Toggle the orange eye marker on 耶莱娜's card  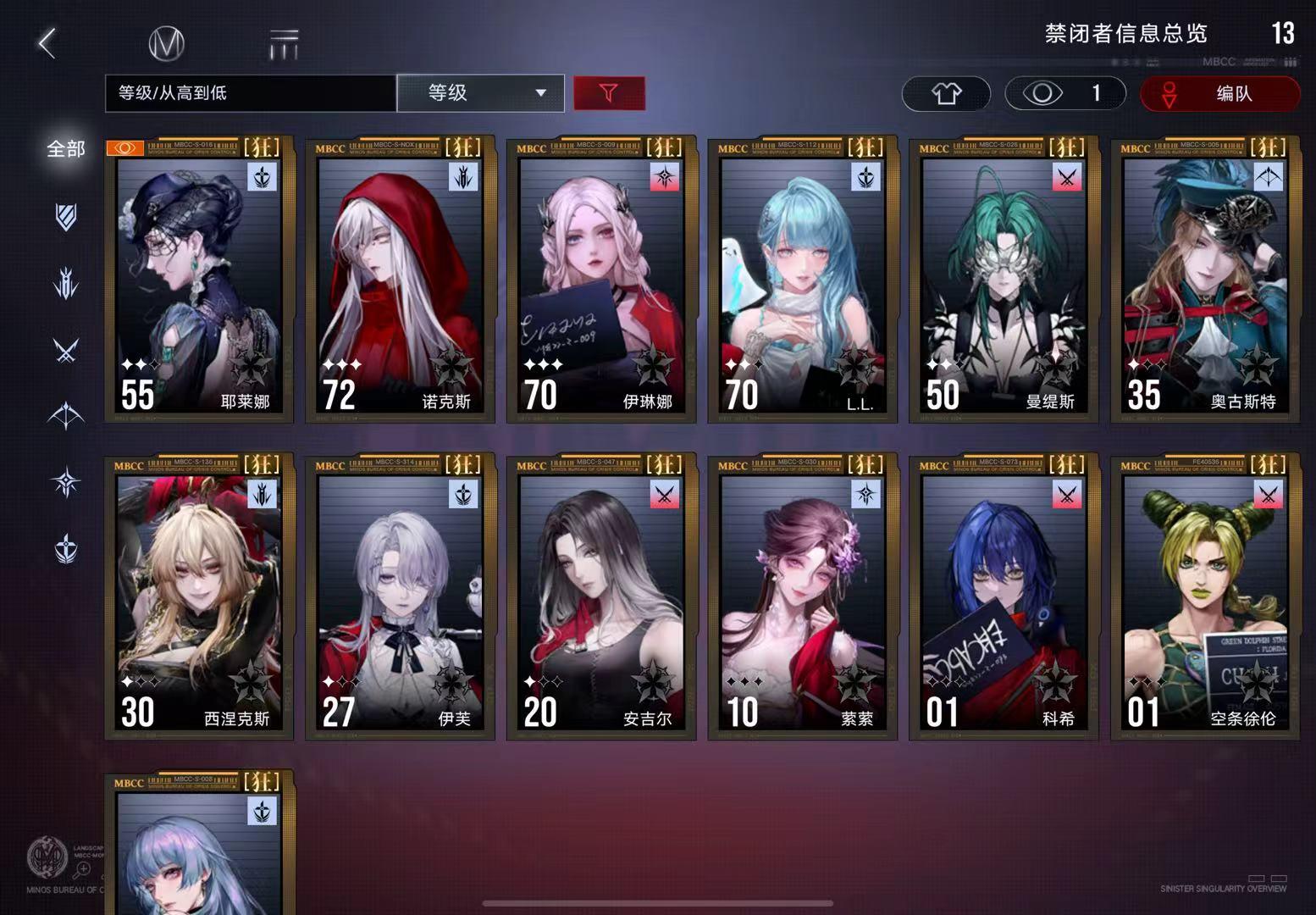click(124, 147)
